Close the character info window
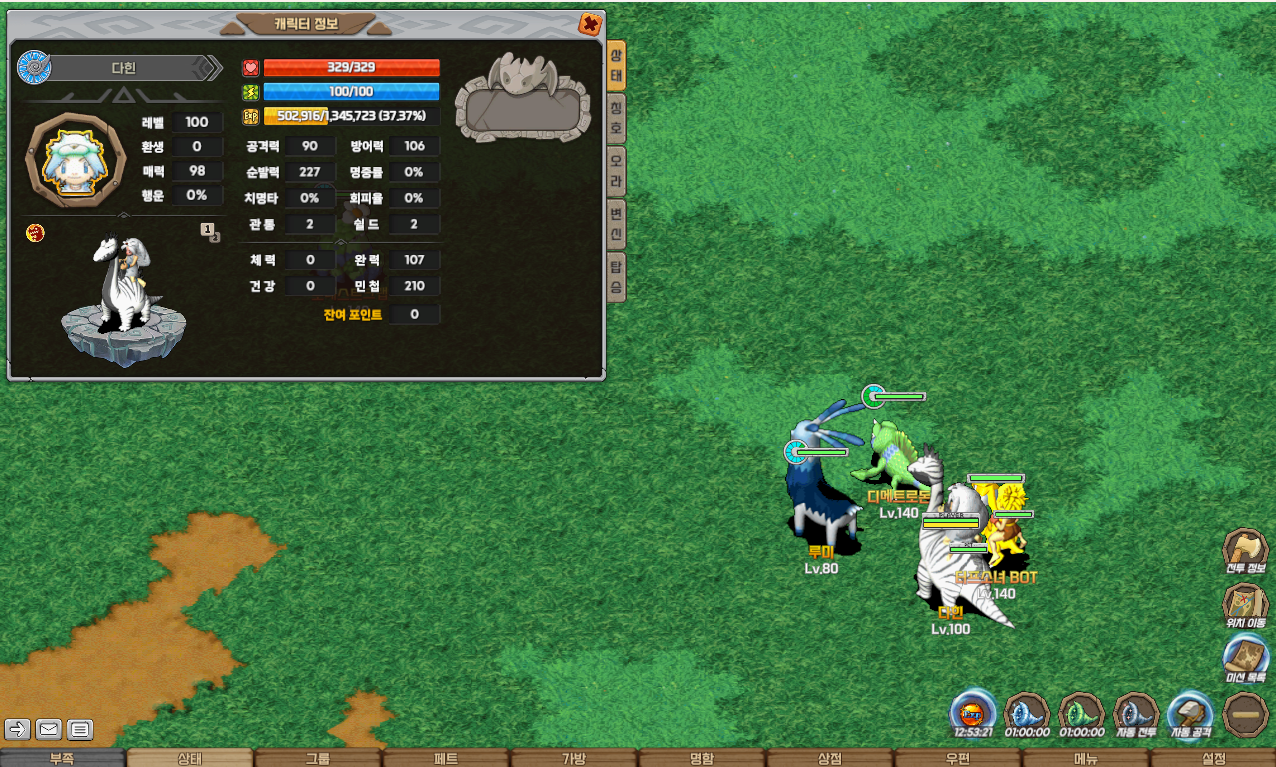The image size is (1276, 767). (590, 24)
